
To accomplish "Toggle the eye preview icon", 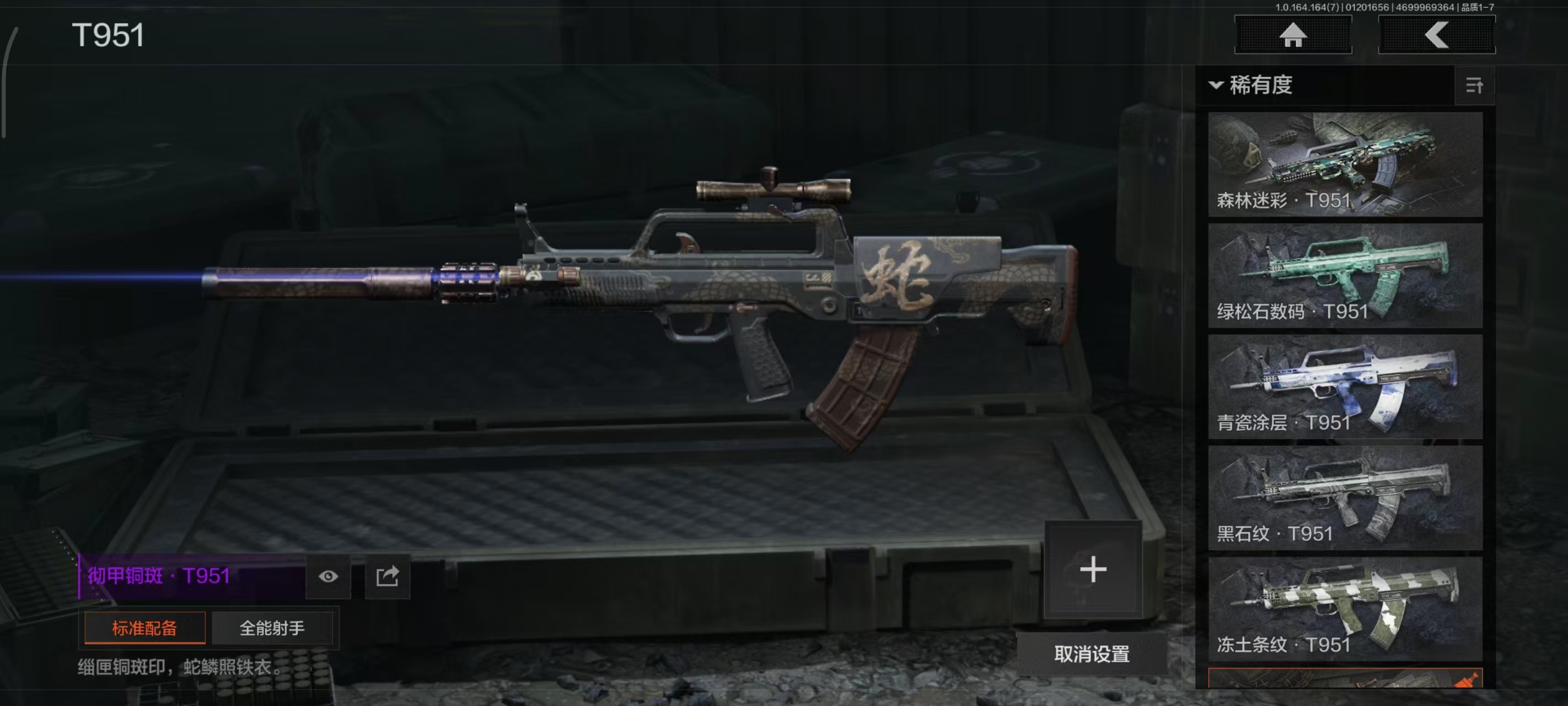I will click(328, 576).
